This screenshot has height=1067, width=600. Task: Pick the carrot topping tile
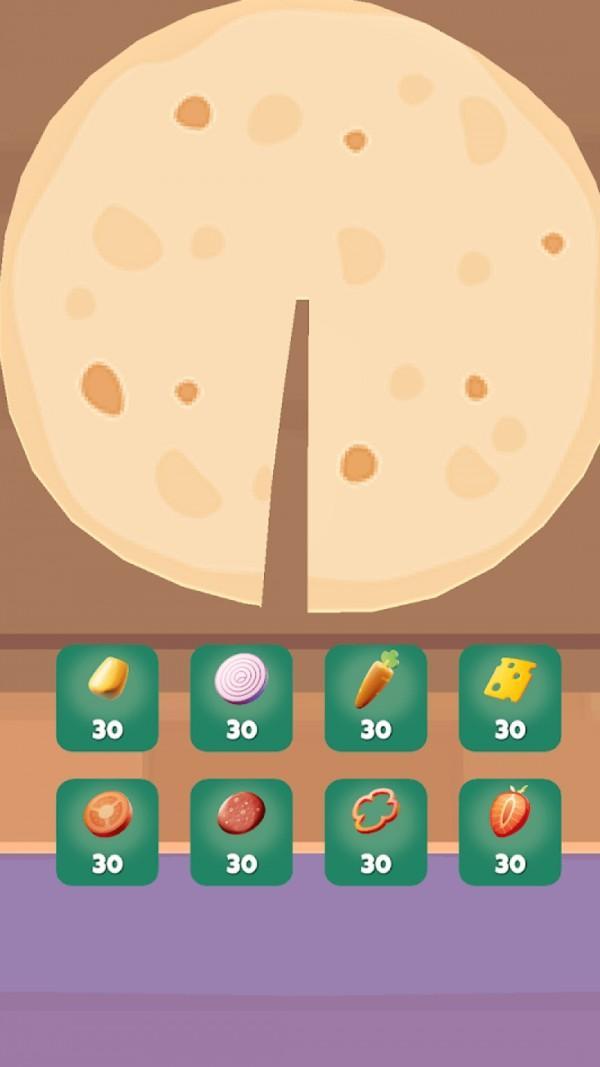click(x=375, y=697)
